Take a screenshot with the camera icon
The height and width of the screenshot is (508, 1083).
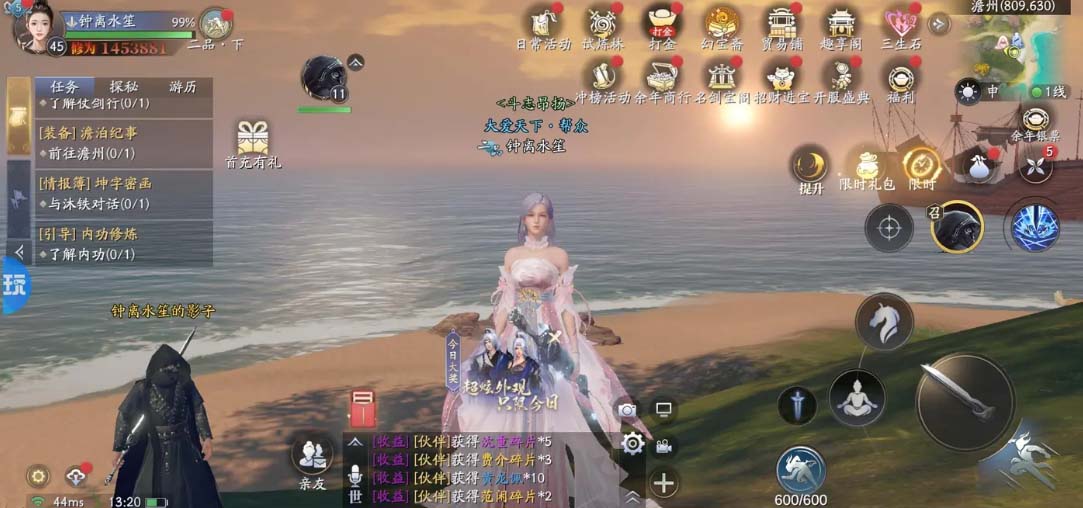[x=627, y=409]
